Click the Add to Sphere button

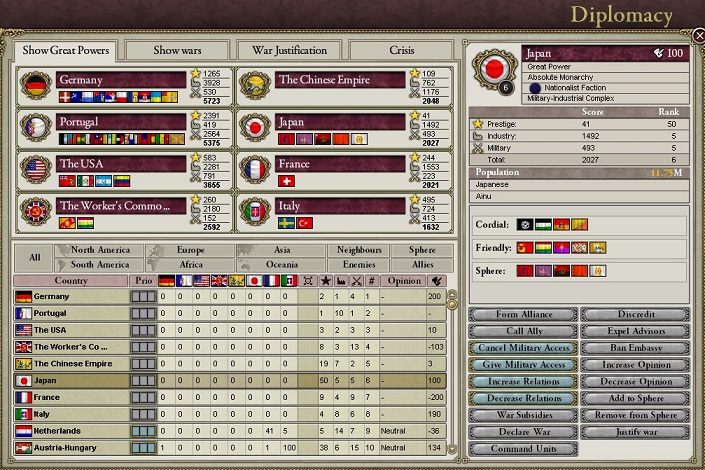point(635,399)
